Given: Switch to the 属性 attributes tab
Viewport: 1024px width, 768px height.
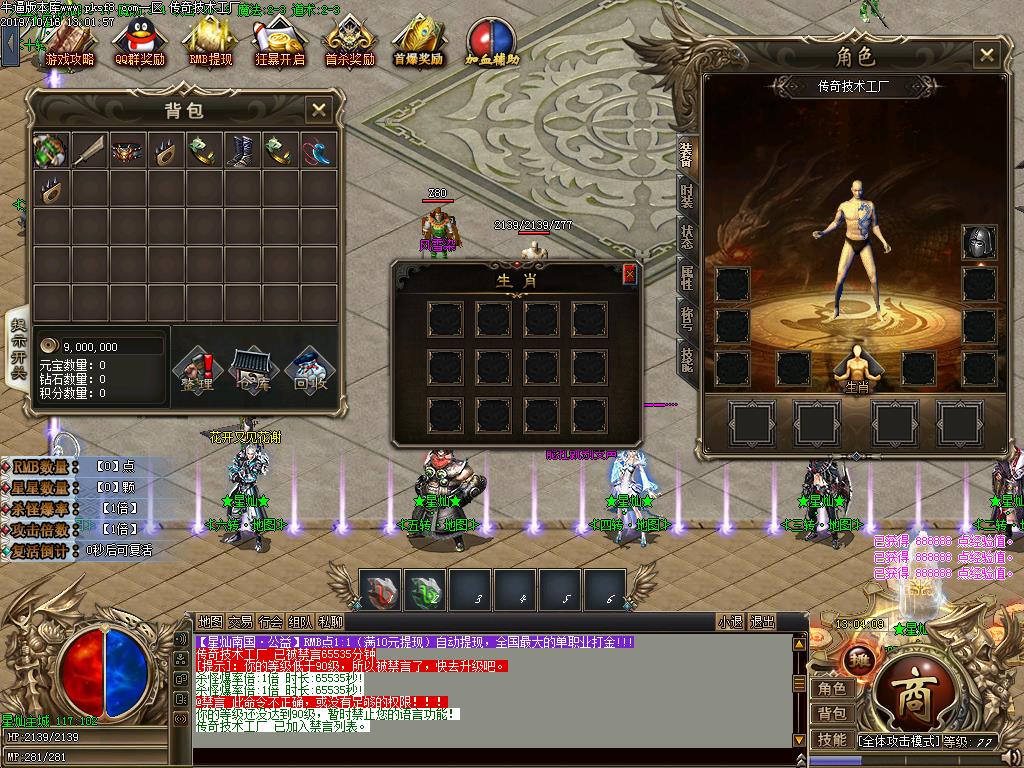Looking at the screenshot, I should pos(688,276).
